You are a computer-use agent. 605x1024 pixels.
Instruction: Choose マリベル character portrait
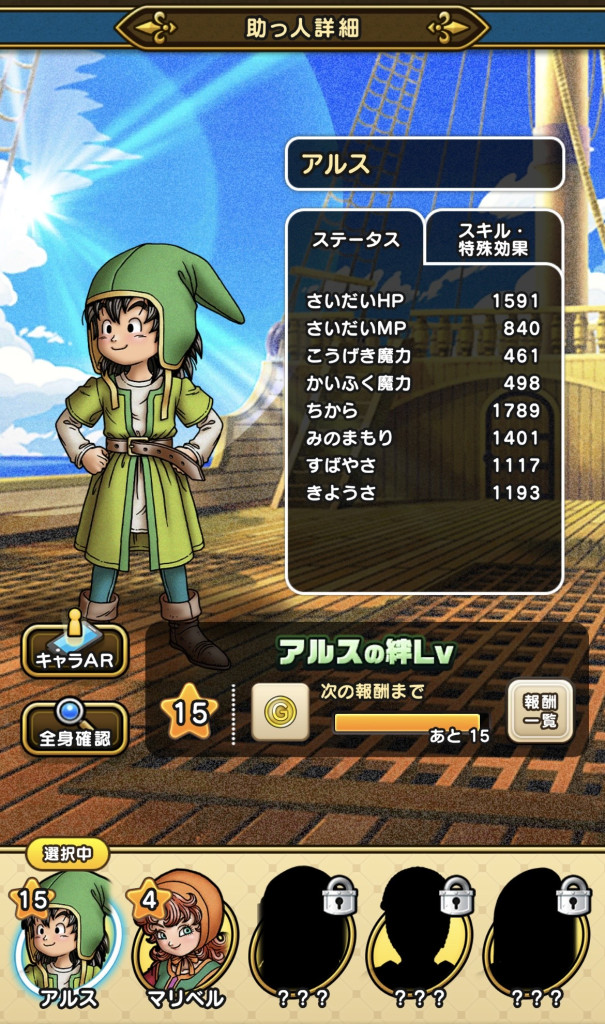[183, 936]
